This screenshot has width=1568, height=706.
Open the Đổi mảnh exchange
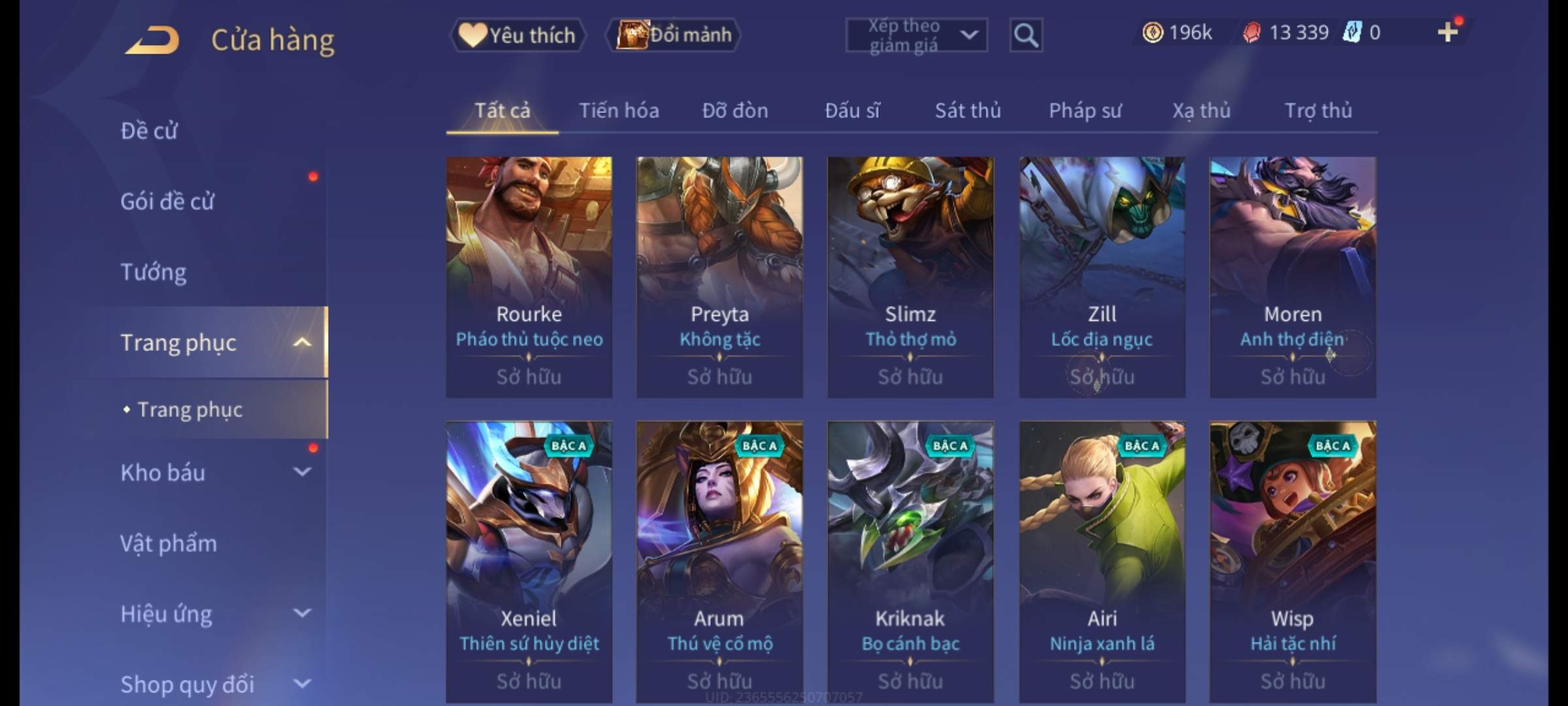pos(674,35)
